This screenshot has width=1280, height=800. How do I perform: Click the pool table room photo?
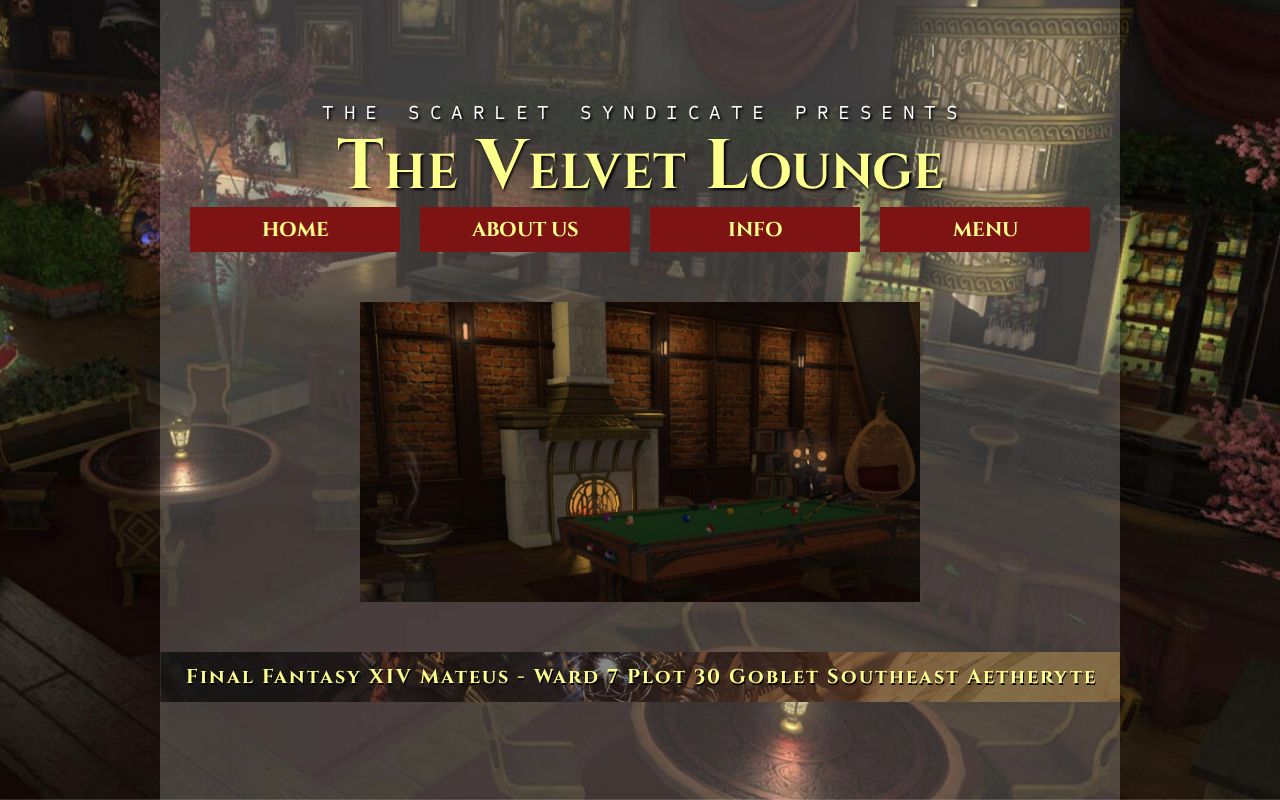(x=640, y=450)
